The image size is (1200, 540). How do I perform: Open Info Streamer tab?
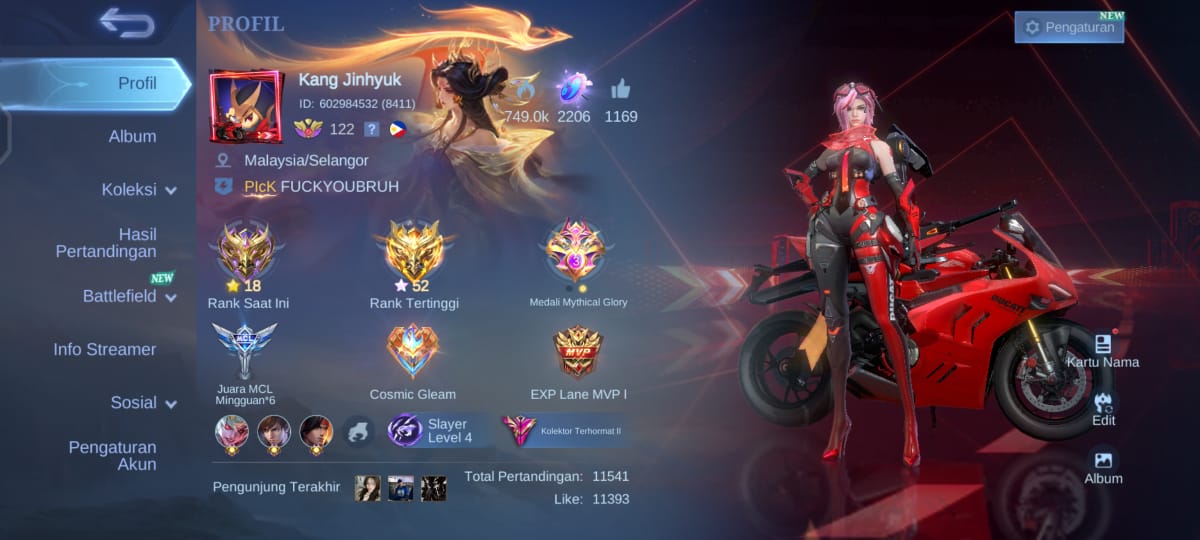[x=105, y=349]
